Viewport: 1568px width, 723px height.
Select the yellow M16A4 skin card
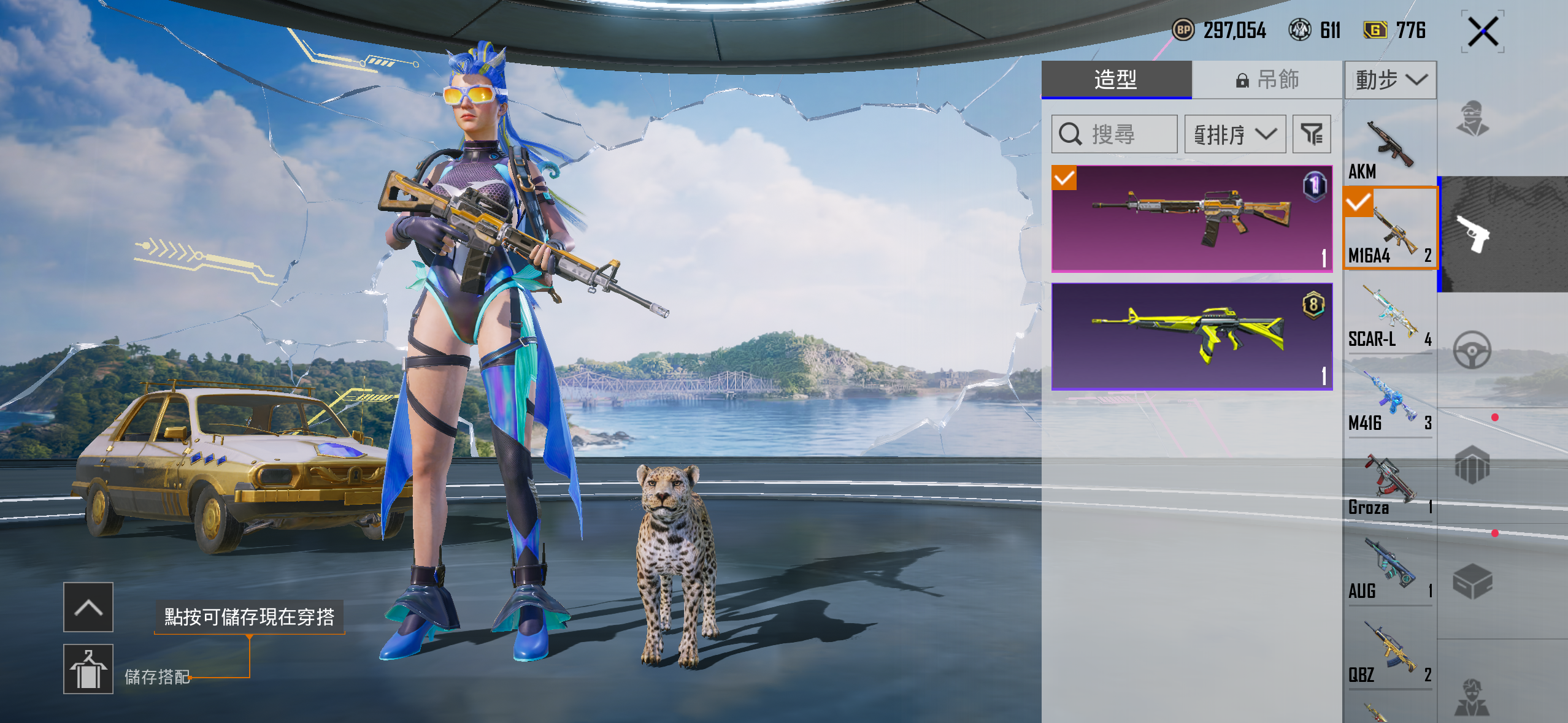1191,337
